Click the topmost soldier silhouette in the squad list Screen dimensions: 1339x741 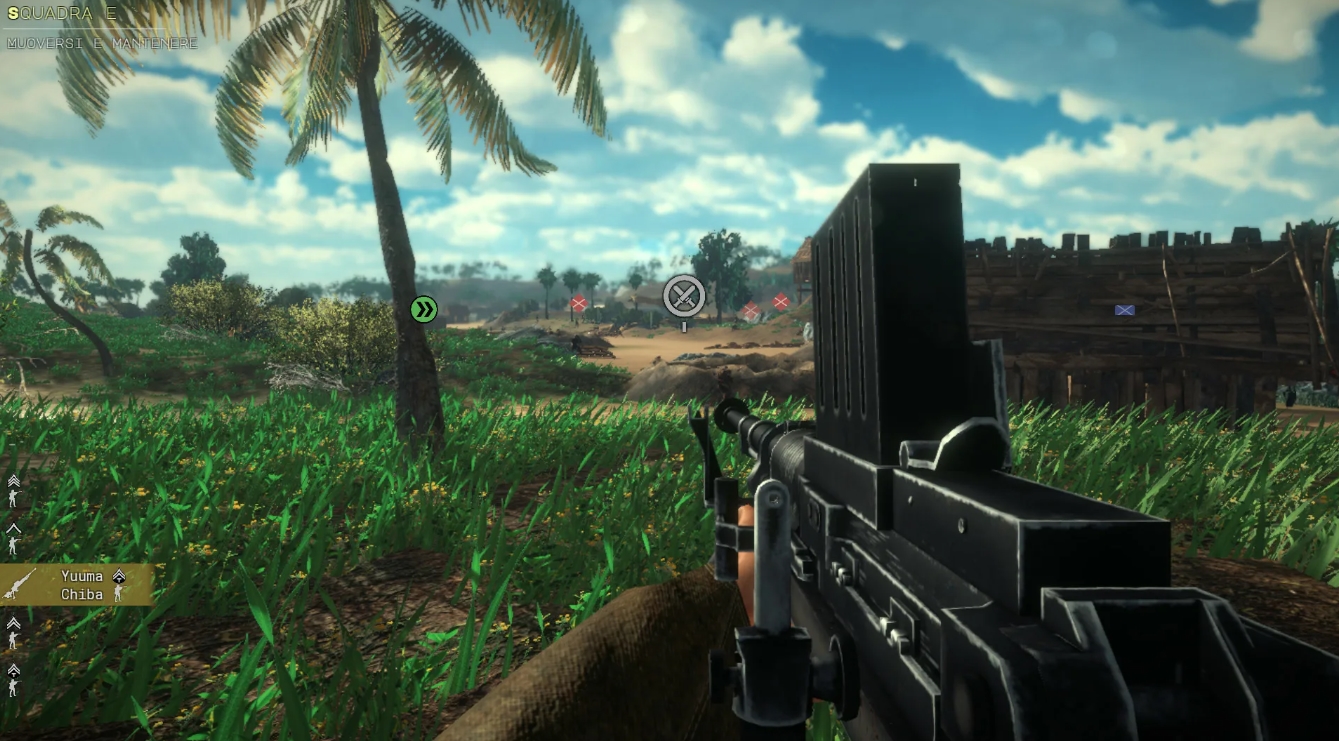pyautogui.click(x=13, y=496)
